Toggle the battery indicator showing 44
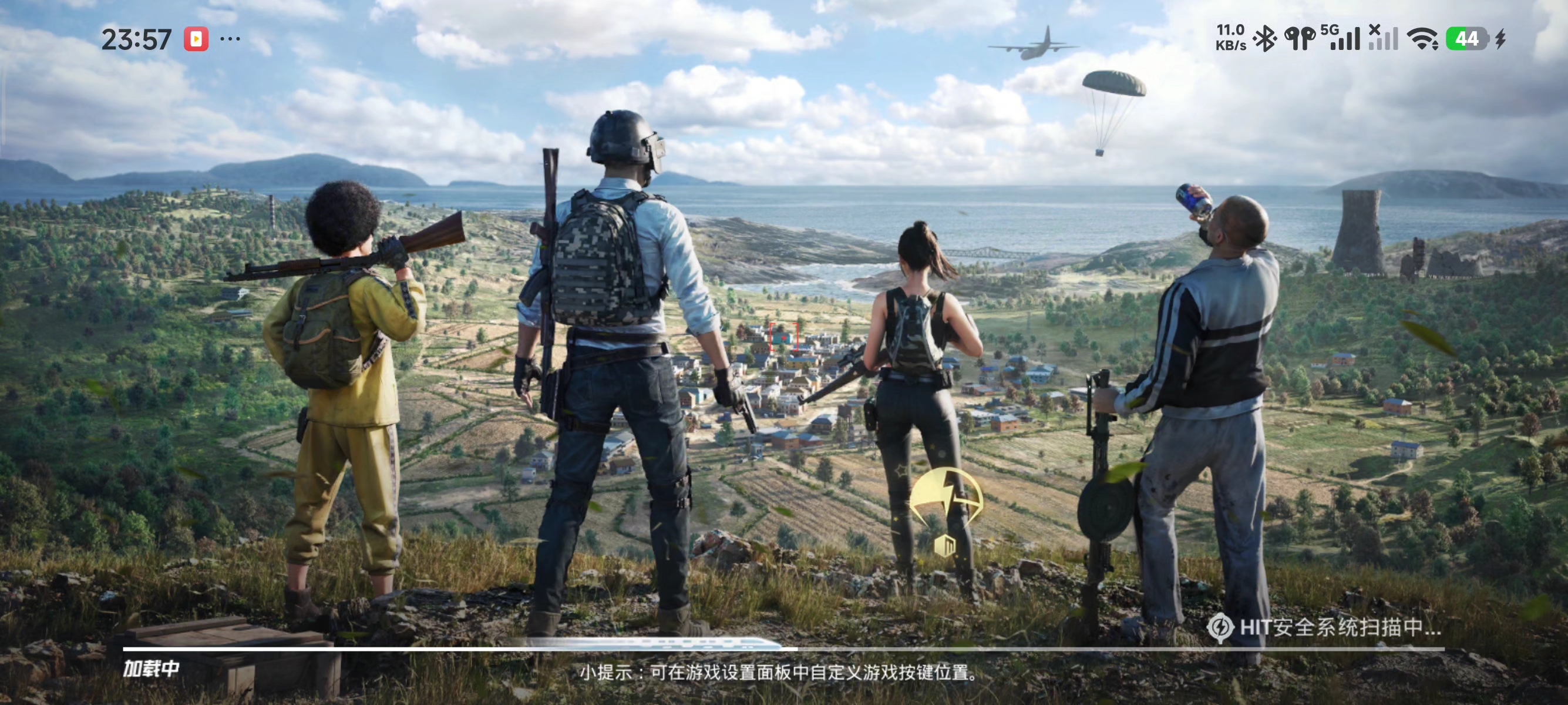The image size is (1568, 705). pos(1468,40)
